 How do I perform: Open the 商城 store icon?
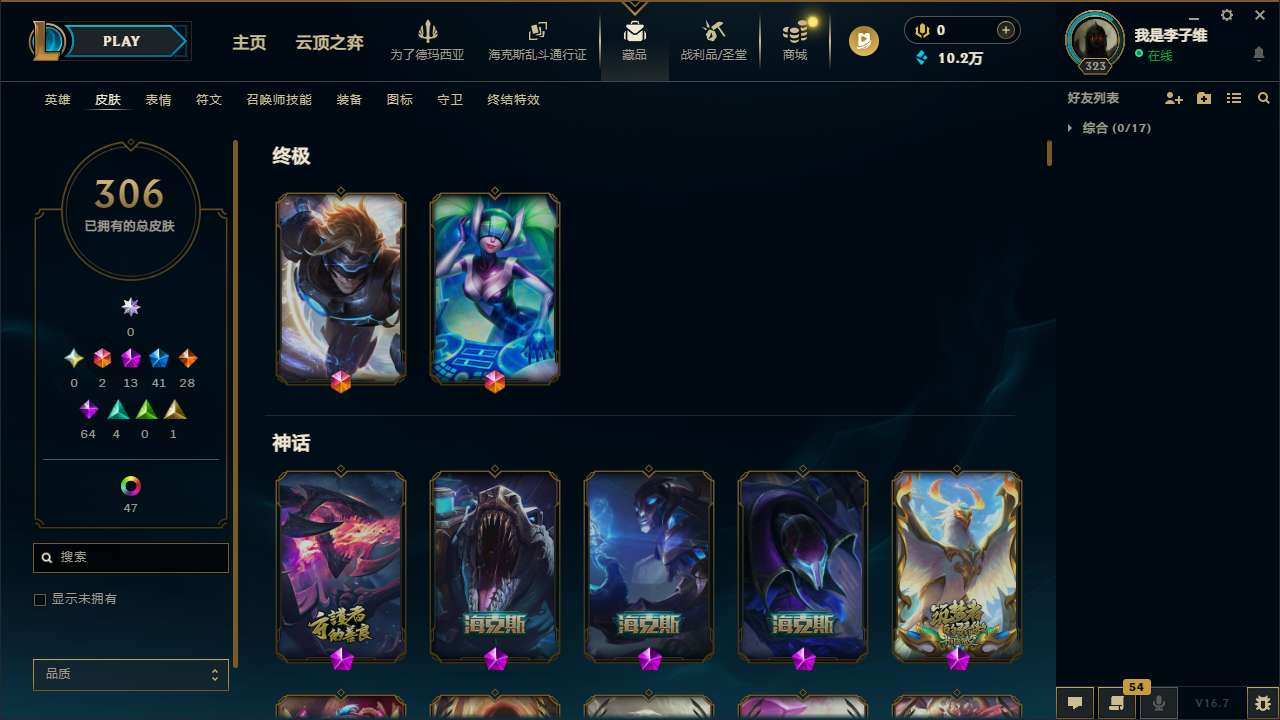click(794, 40)
